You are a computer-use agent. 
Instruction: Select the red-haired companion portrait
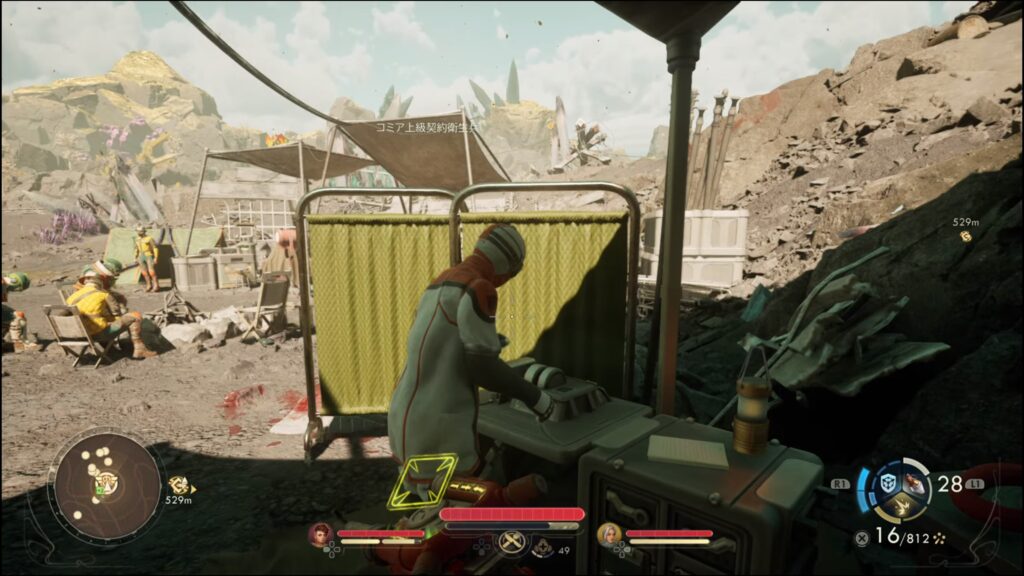pyautogui.click(x=321, y=535)
